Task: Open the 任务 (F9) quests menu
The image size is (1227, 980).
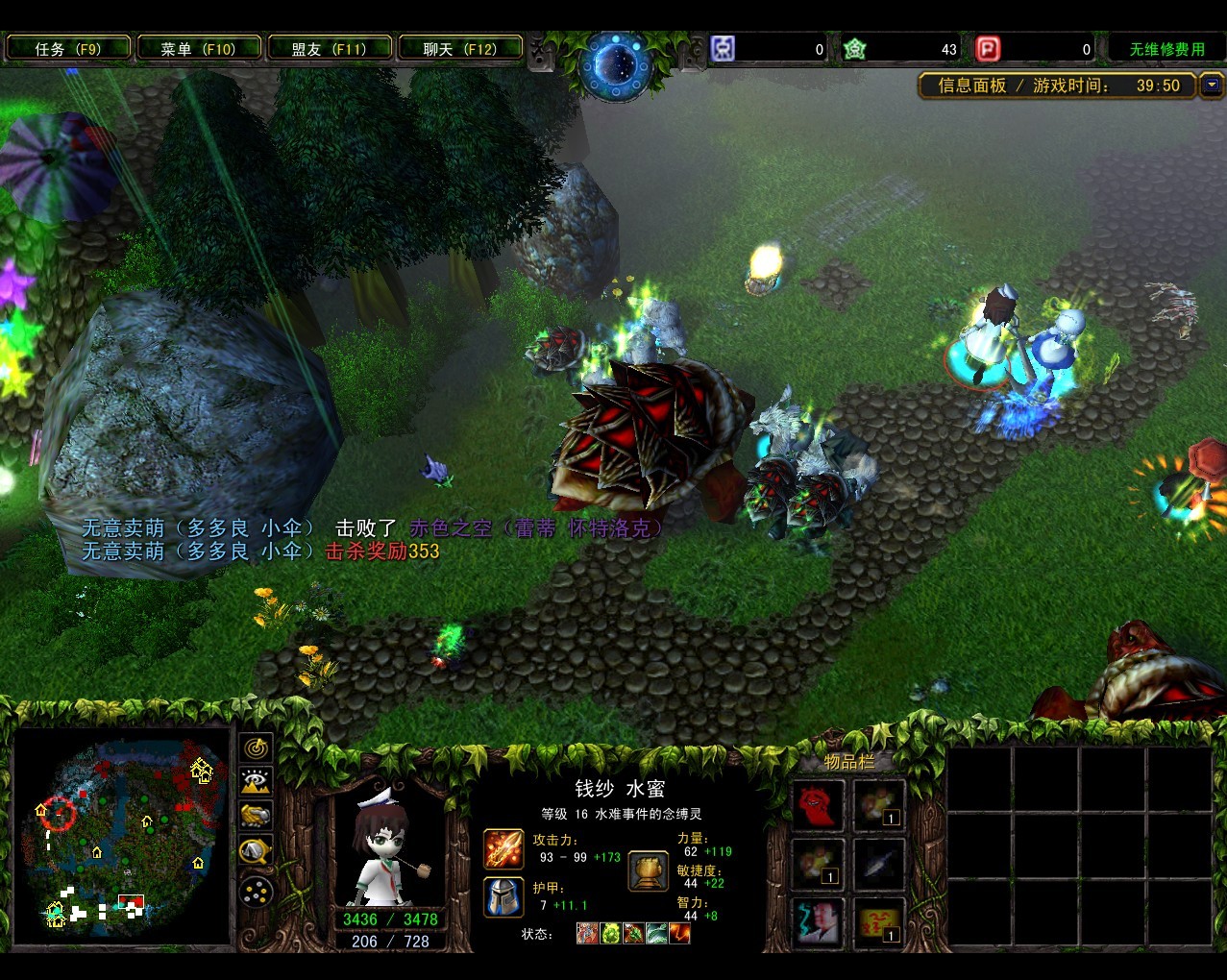Action: point(67,48)
